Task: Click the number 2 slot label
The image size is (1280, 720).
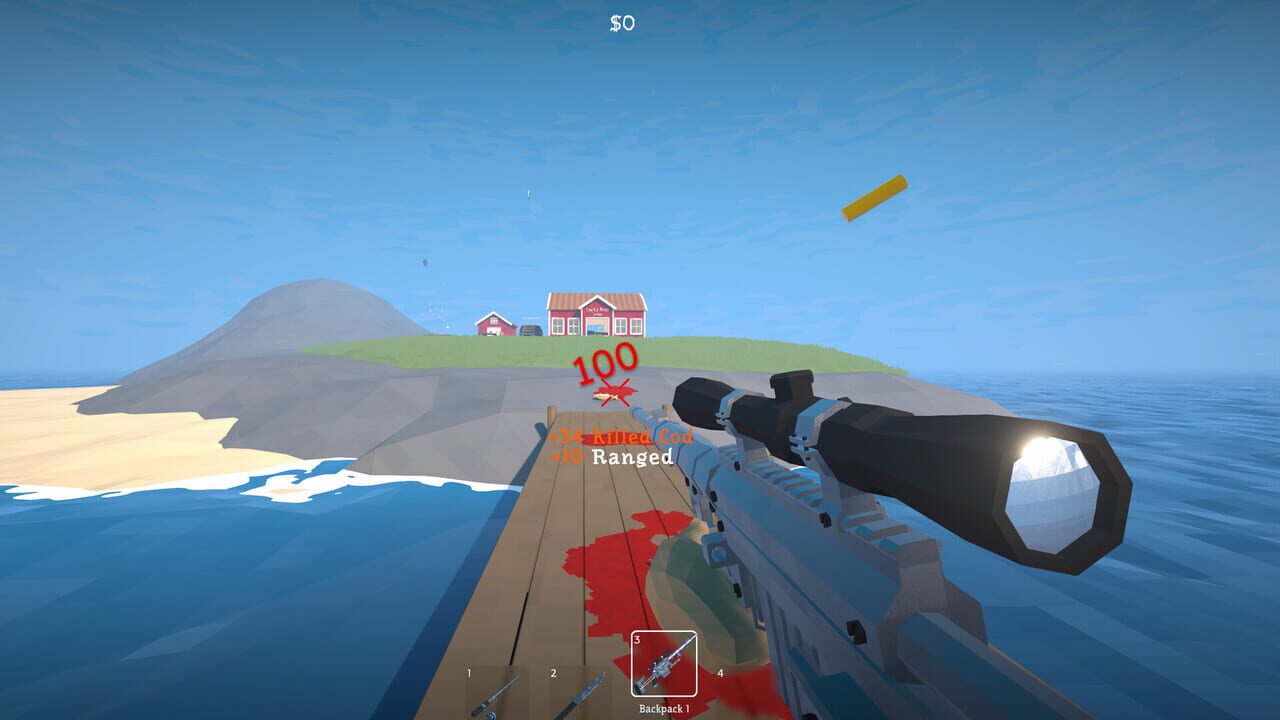Action: click(554, 672)
